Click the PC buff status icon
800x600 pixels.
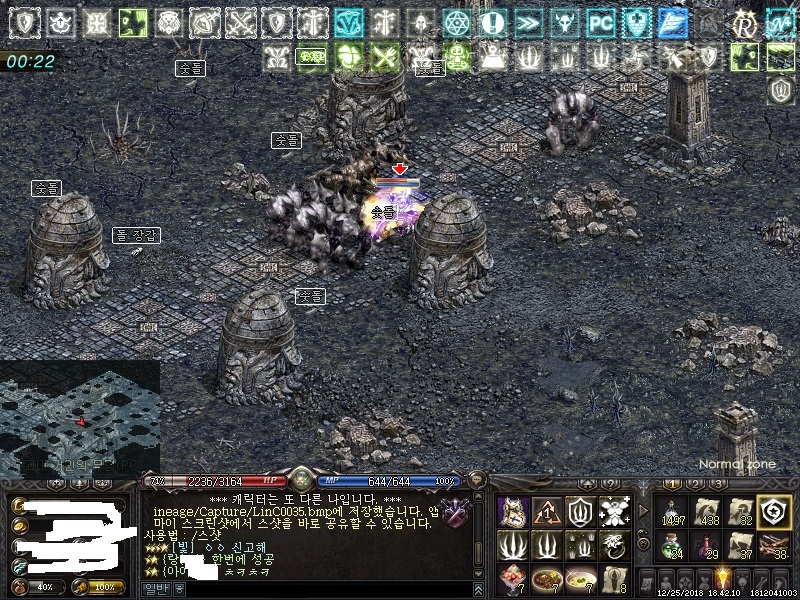coord(600,22)
